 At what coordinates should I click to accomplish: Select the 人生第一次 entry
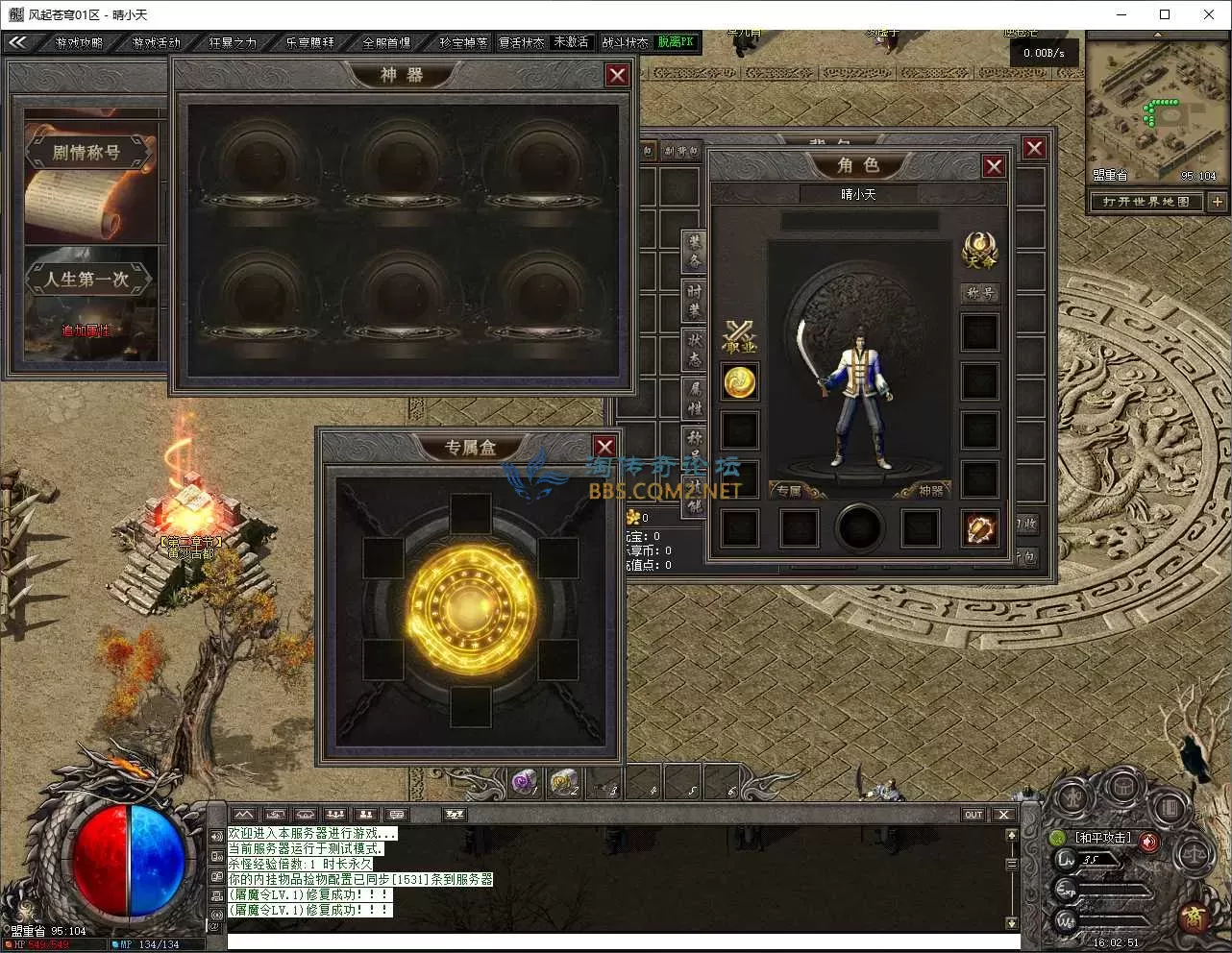coord(86,280)
